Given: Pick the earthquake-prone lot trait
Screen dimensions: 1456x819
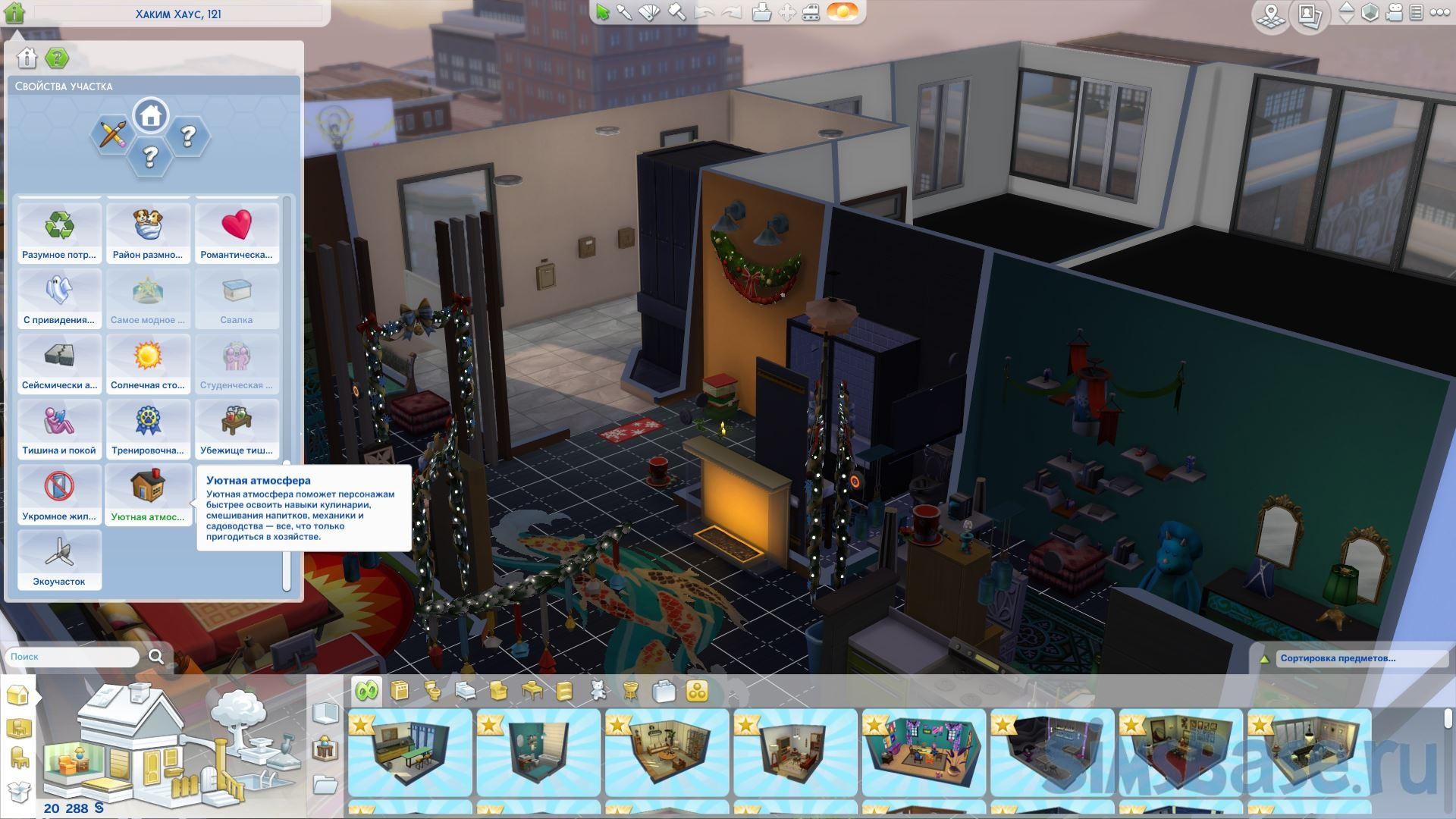Looking at the screenshot, I should 59,362.
